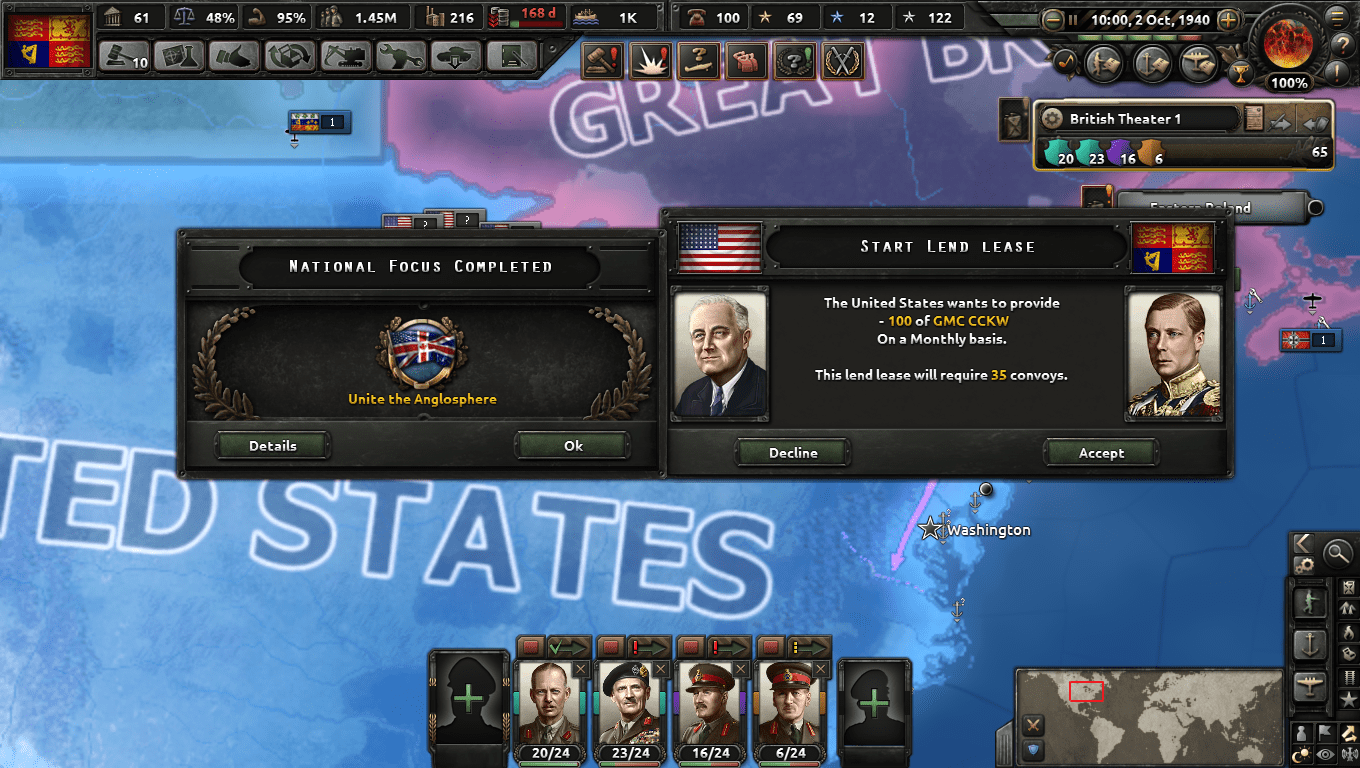
Task: Open the recruit and deploy tank icon
Action: coord(450,57)
